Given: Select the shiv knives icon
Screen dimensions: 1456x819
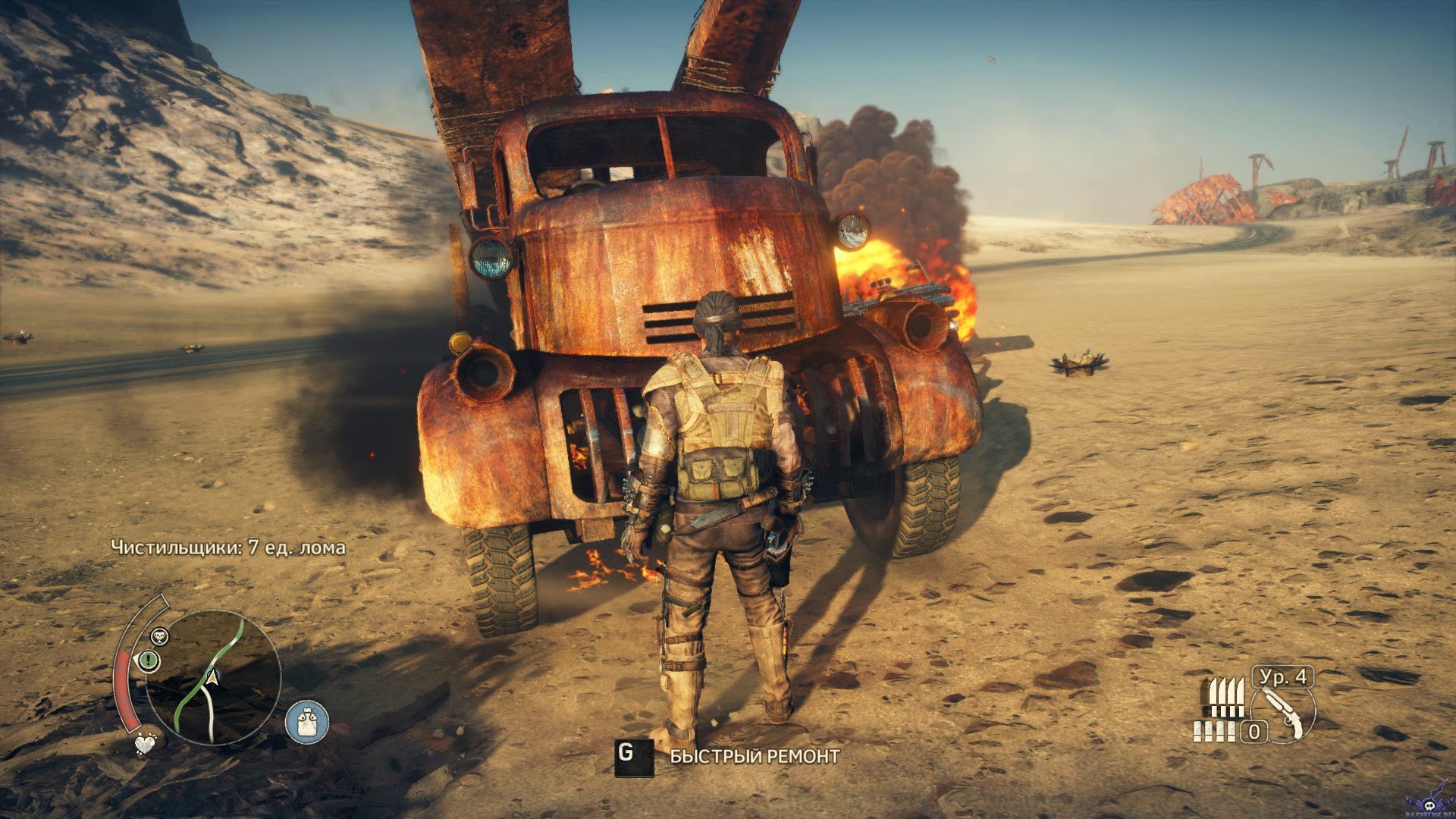Looking at the screenshot, I should [1224, 697].
